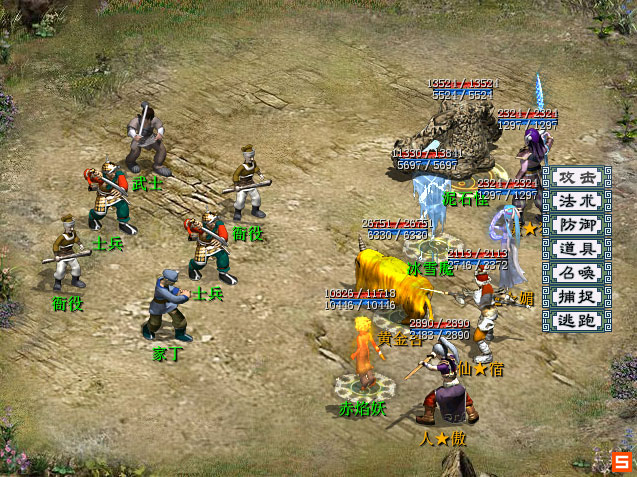
Task: Open the 法术 (Spell) menu
Action: pyautogui.click(x=577, y=201)
